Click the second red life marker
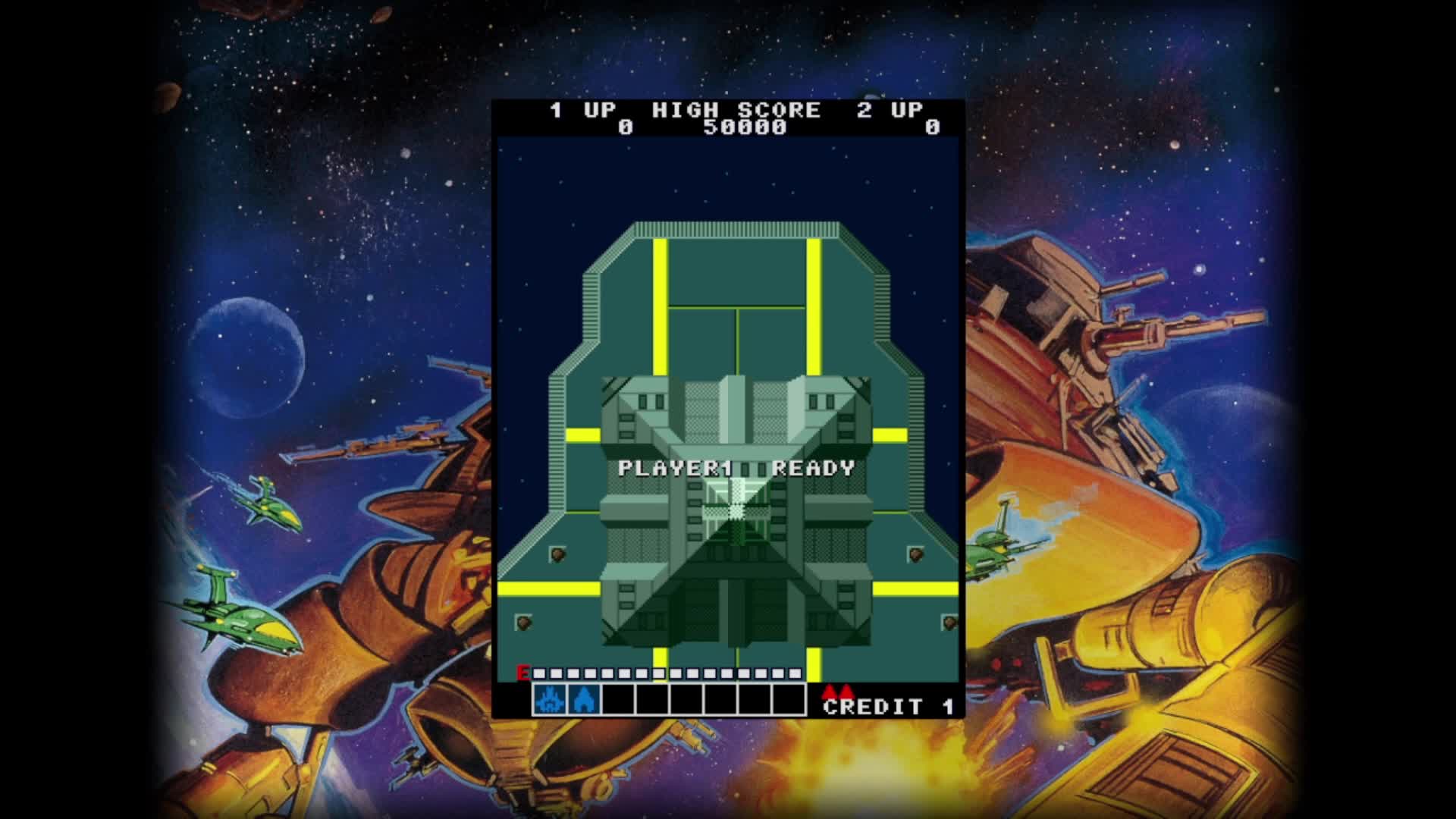 pyautogui.click(x=847, y=692)
